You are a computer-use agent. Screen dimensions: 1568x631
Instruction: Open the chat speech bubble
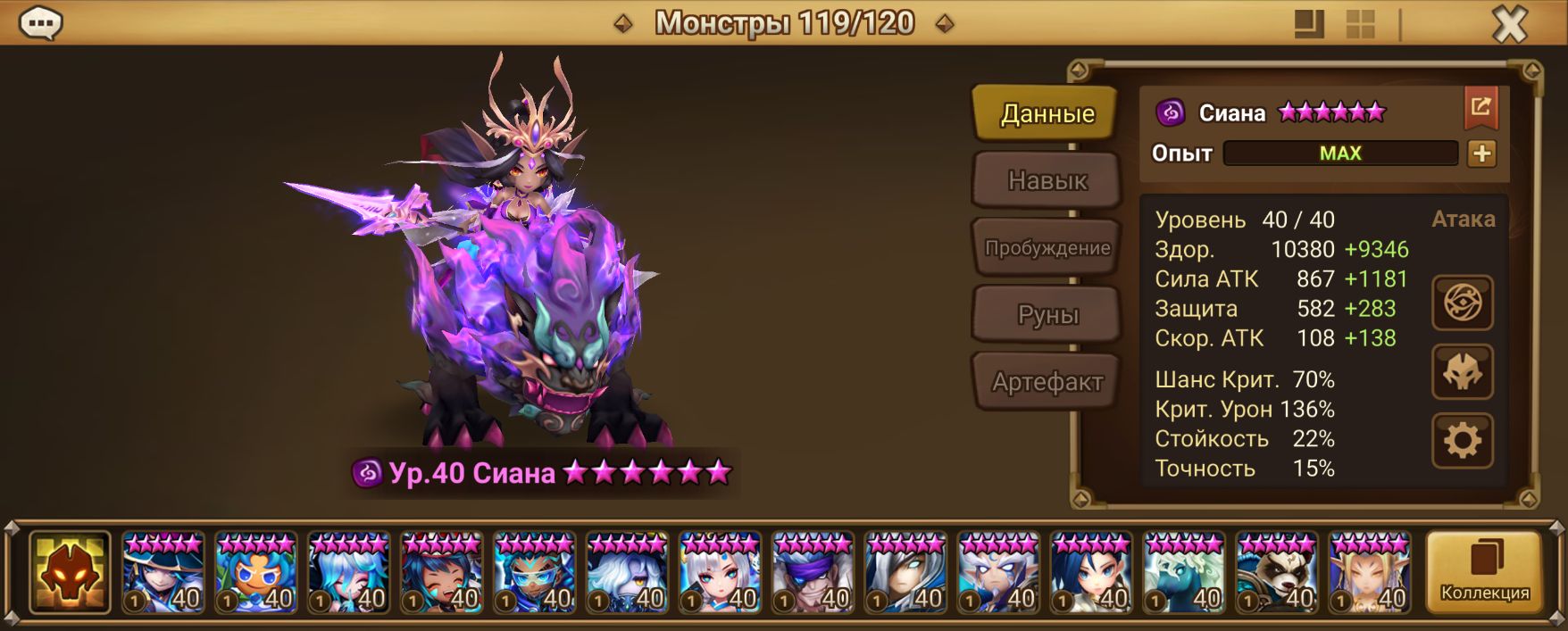coord(40,23)
